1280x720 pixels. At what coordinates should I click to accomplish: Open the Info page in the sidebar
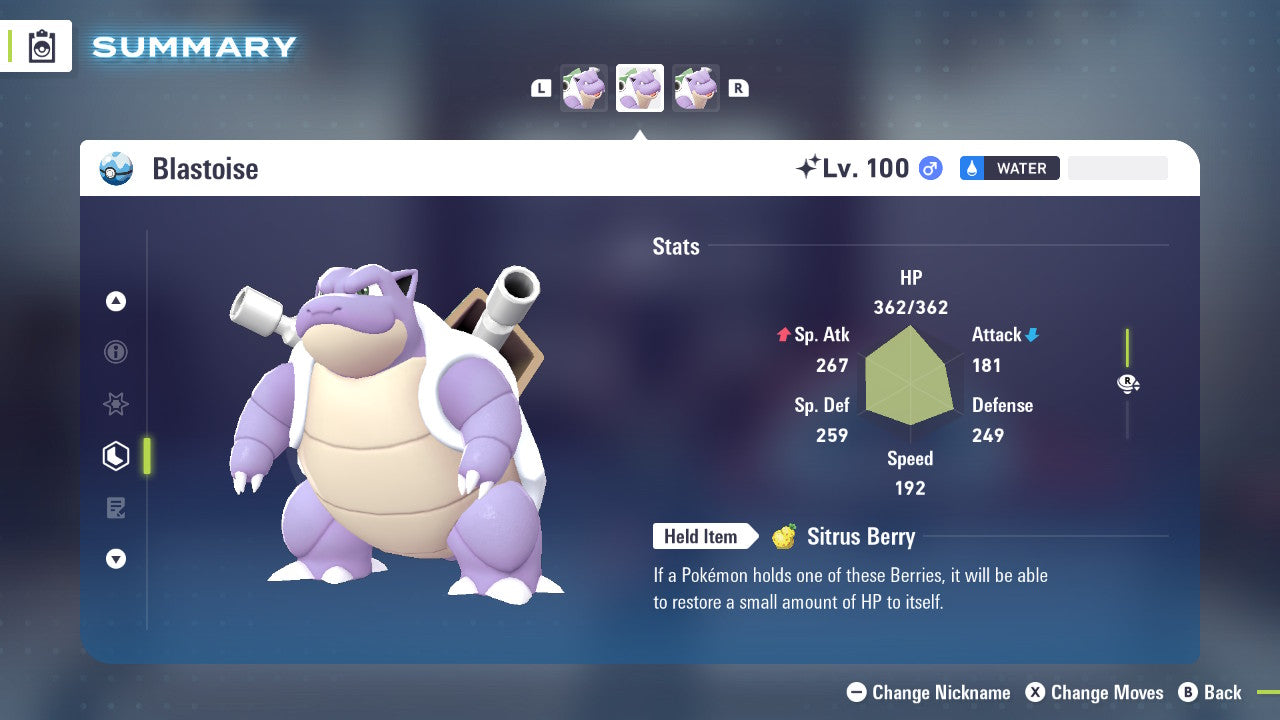(x=115, y=352)
